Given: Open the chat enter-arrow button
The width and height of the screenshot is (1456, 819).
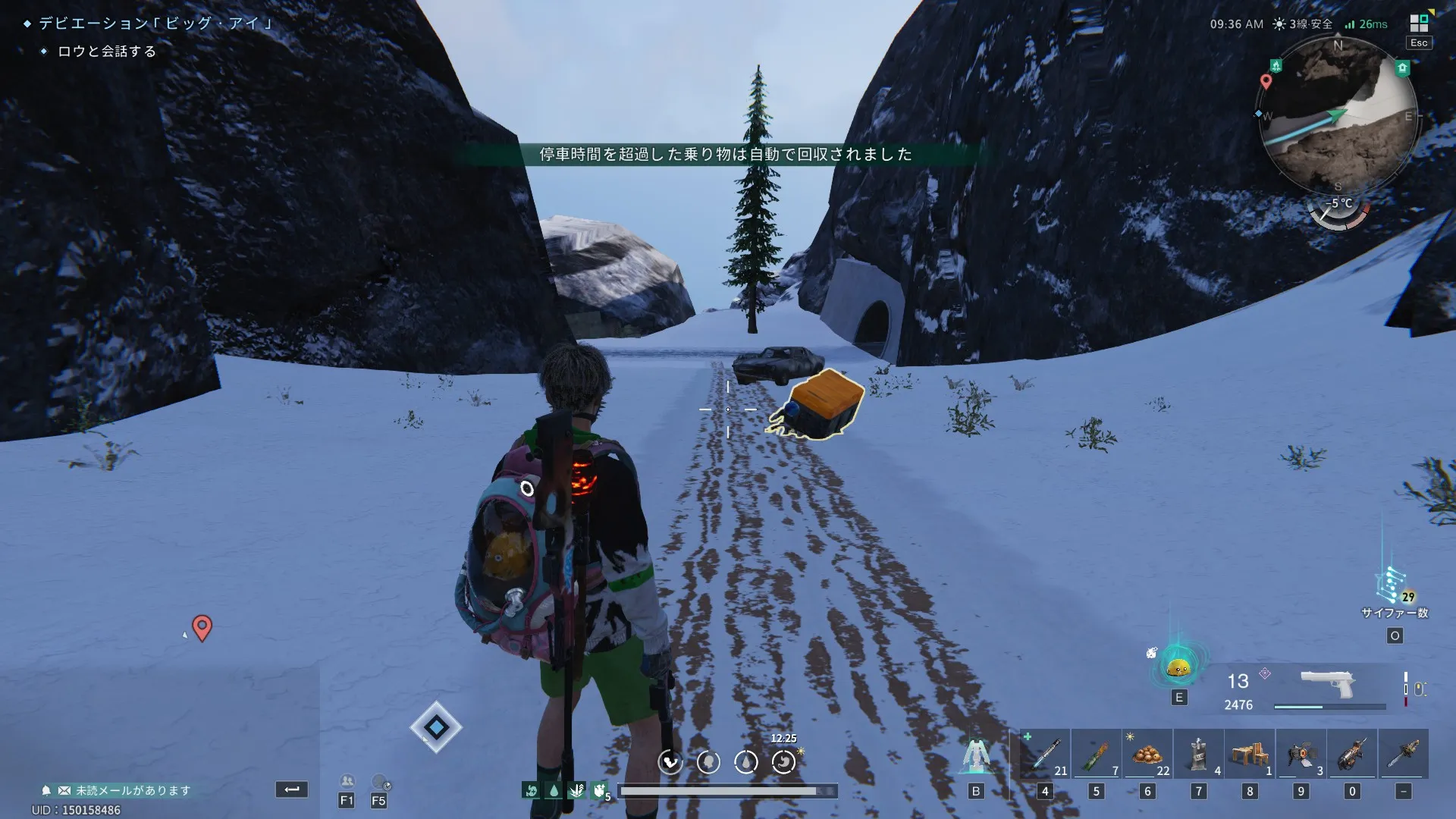Looking at the screenshot, I should pyautogui.click(x=292, y=789).
